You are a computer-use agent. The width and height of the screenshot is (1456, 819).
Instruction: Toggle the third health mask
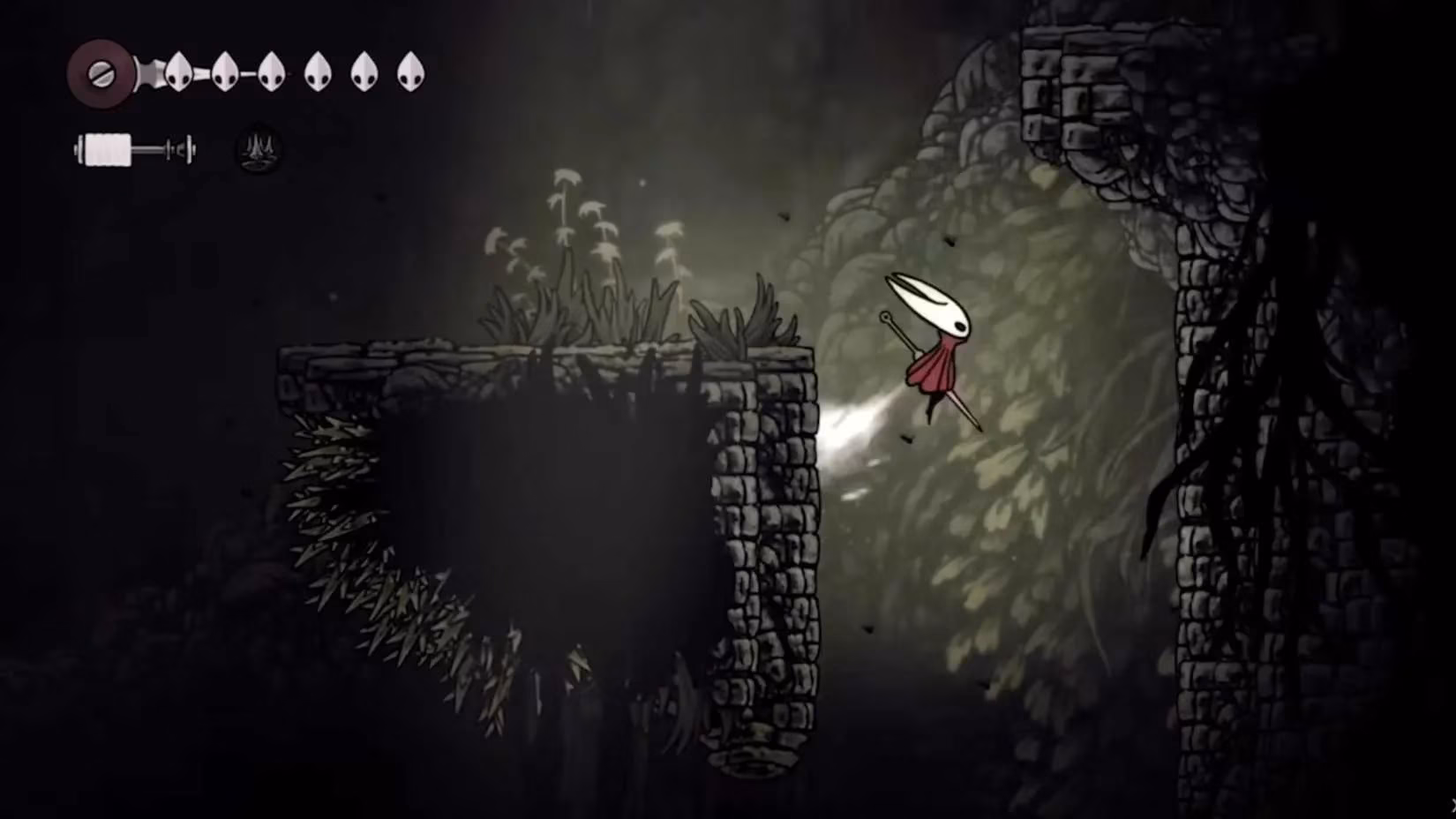(x=272, y=73)
